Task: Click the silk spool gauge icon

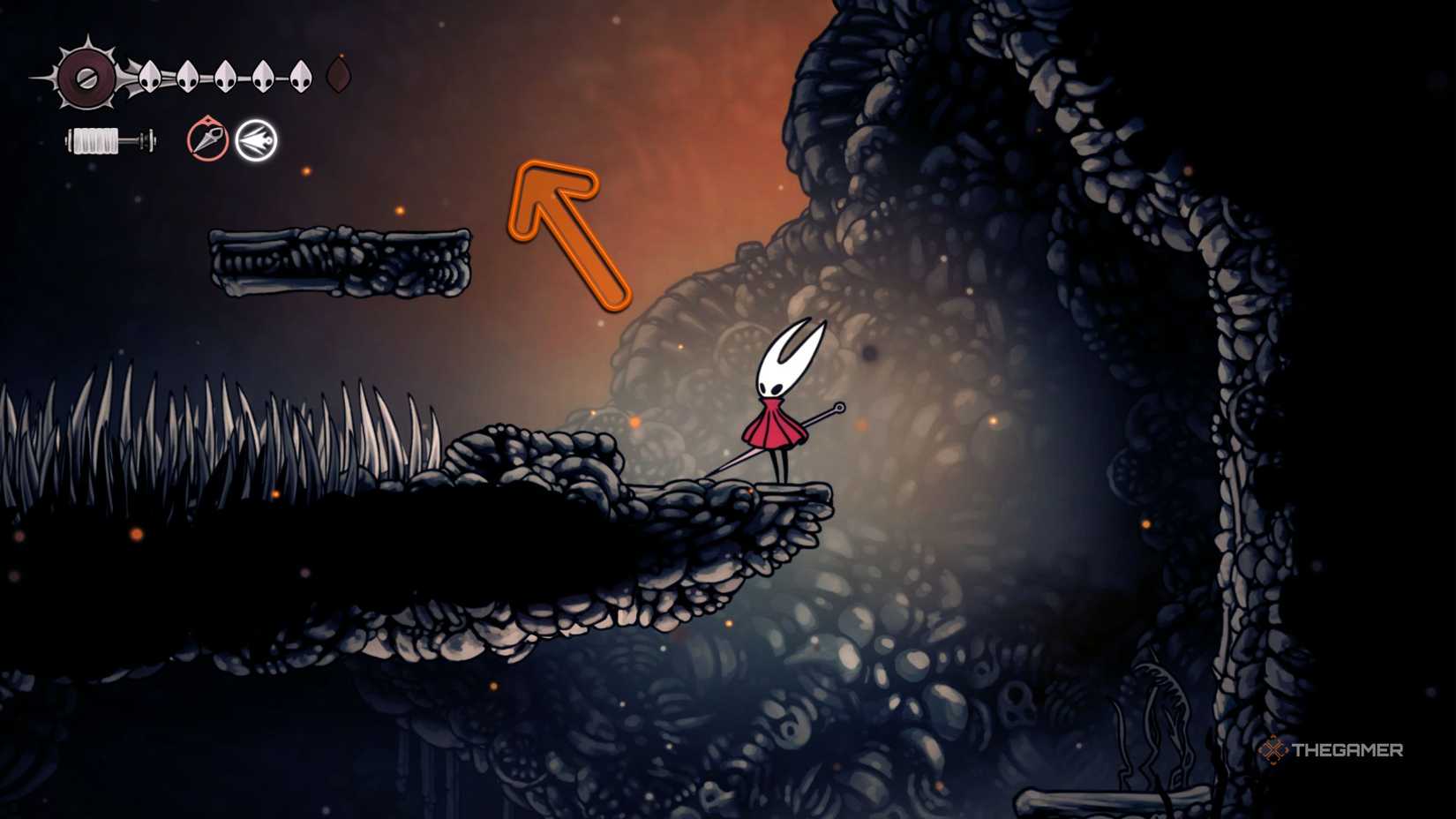Action: [x=104, y=141]
